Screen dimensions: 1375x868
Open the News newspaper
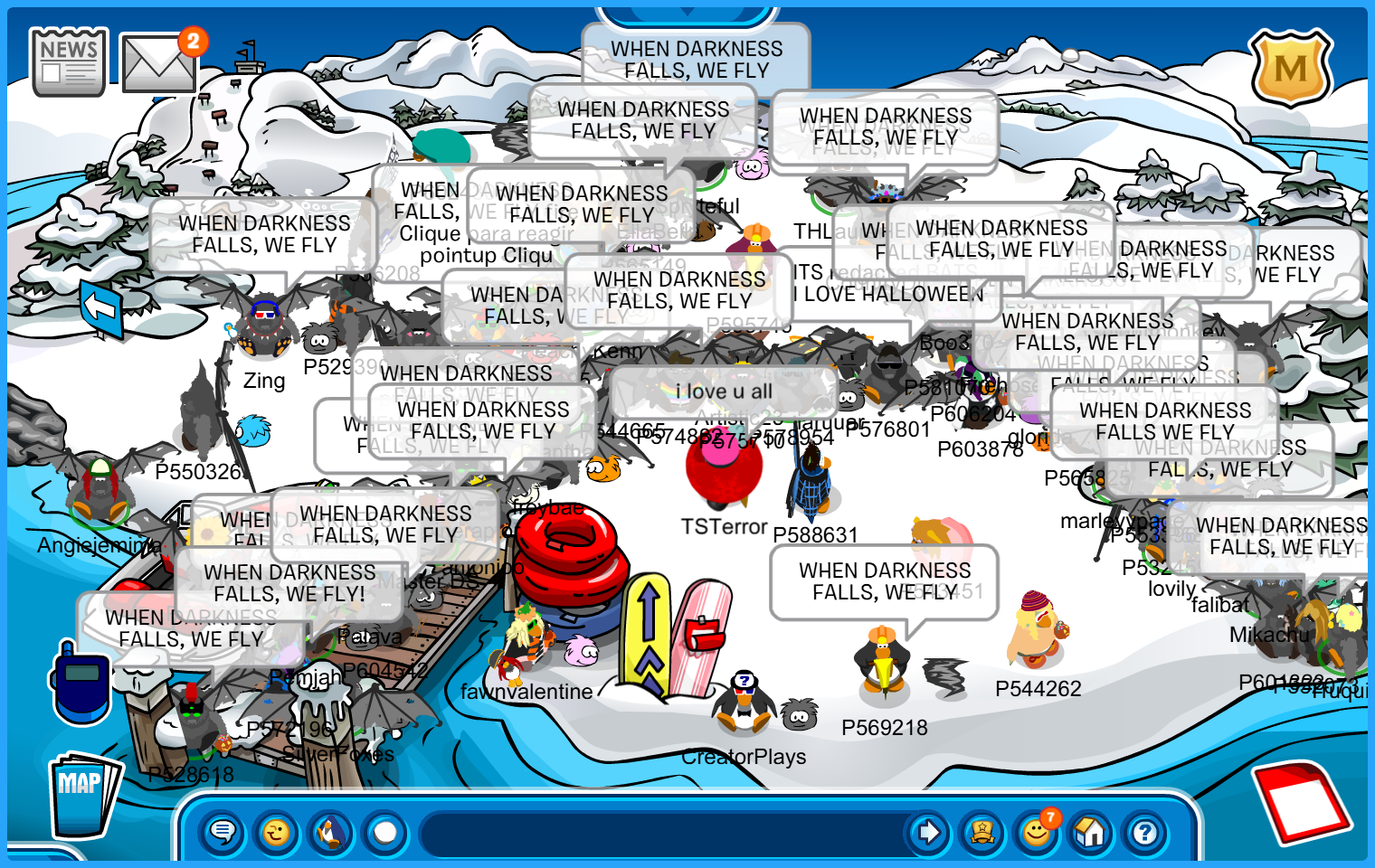click(68, 61)
